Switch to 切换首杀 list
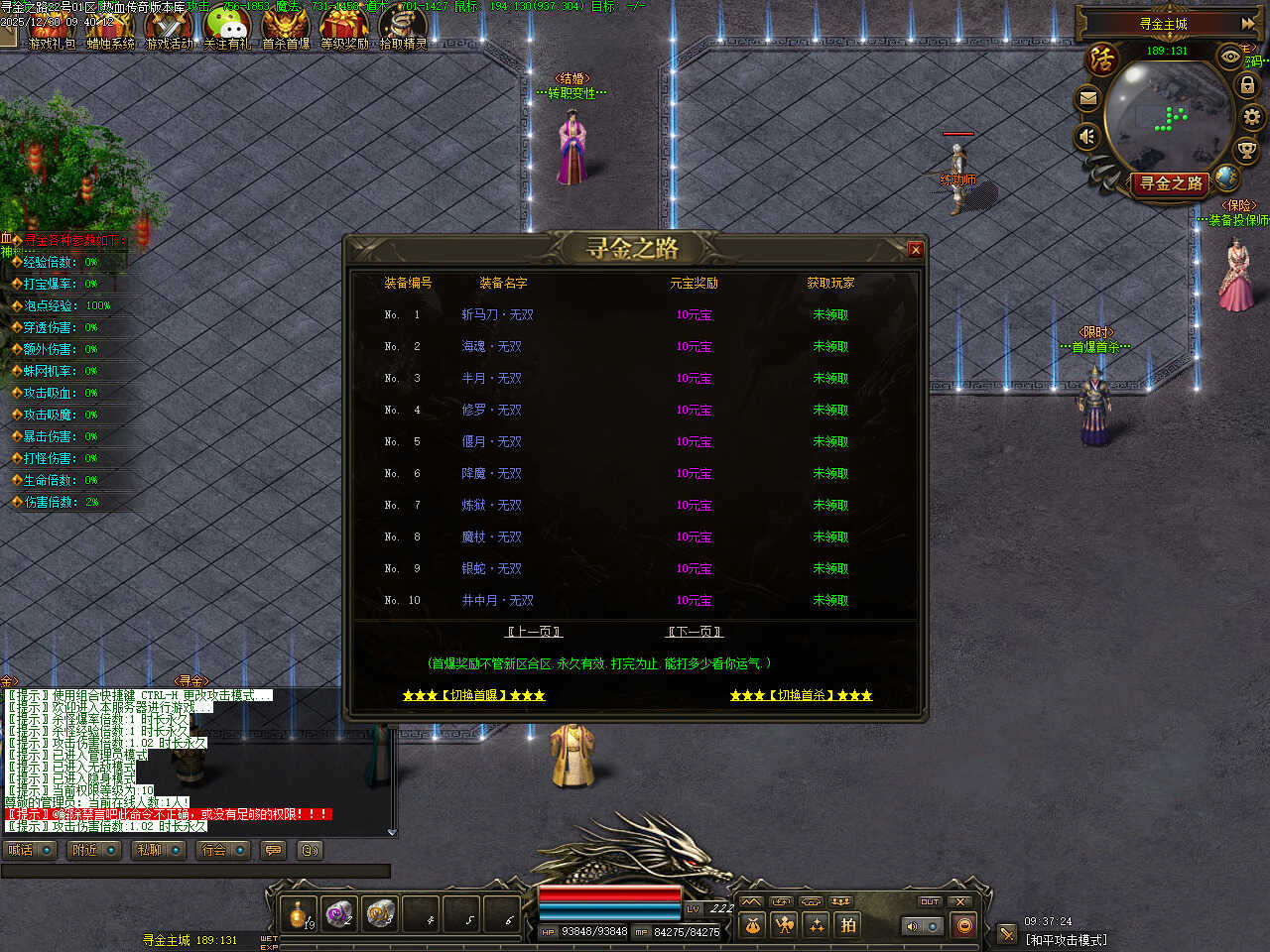The width and height of the screenshot is (1270, 952). [801, 695]
